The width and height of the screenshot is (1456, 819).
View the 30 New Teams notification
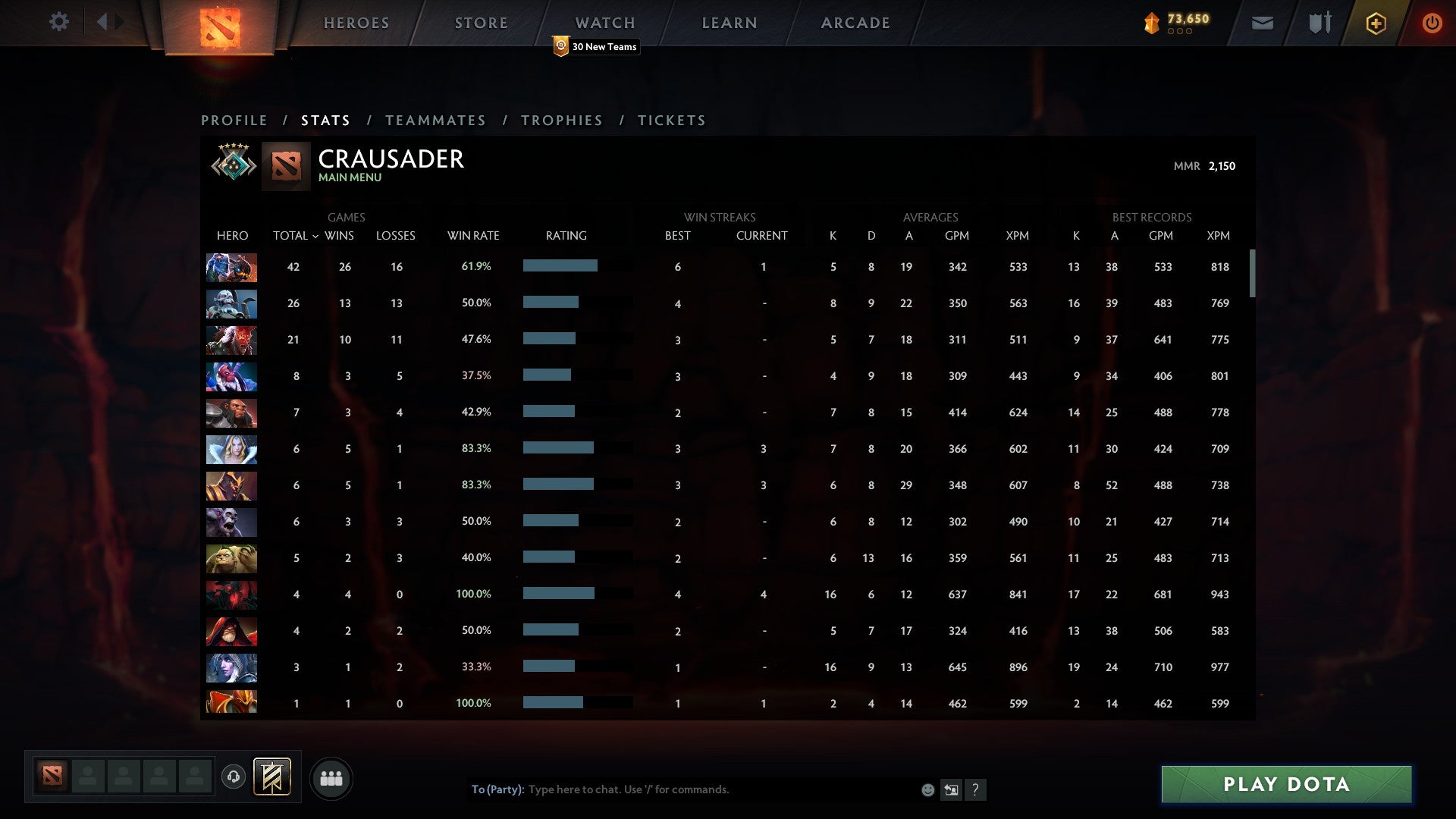point(596,46)
